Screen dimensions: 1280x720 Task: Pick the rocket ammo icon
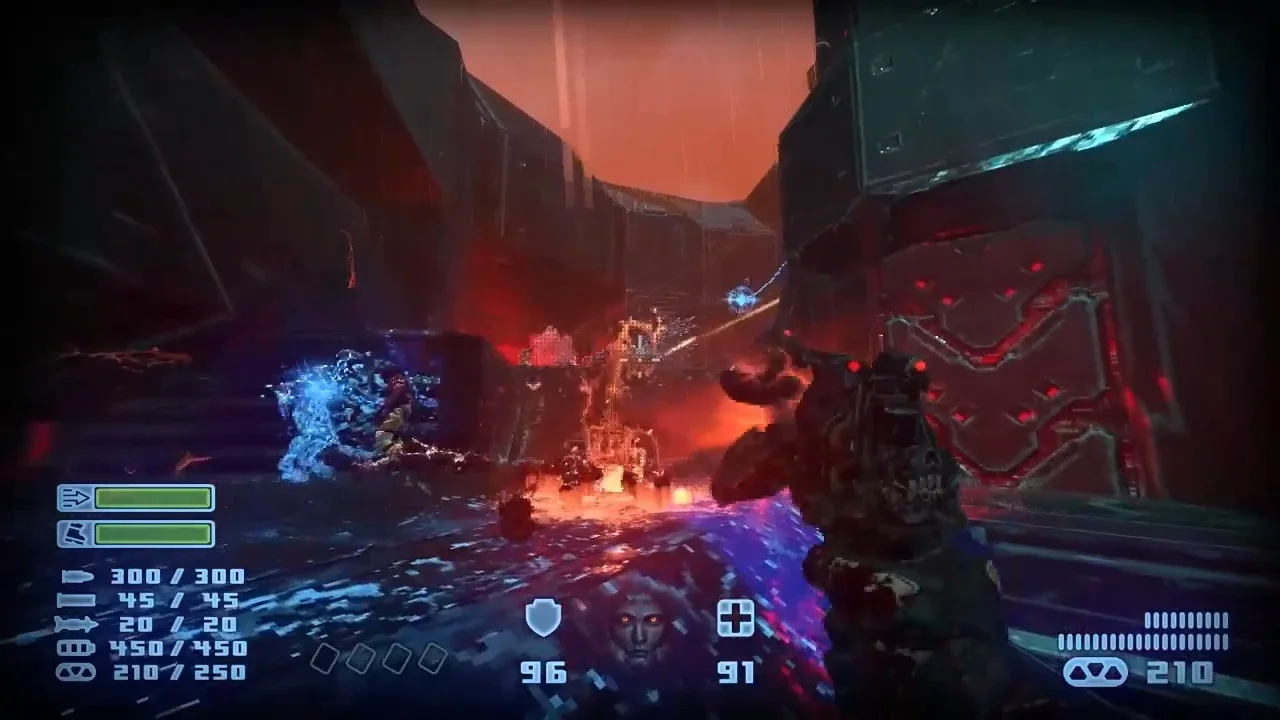pos(77,624)
